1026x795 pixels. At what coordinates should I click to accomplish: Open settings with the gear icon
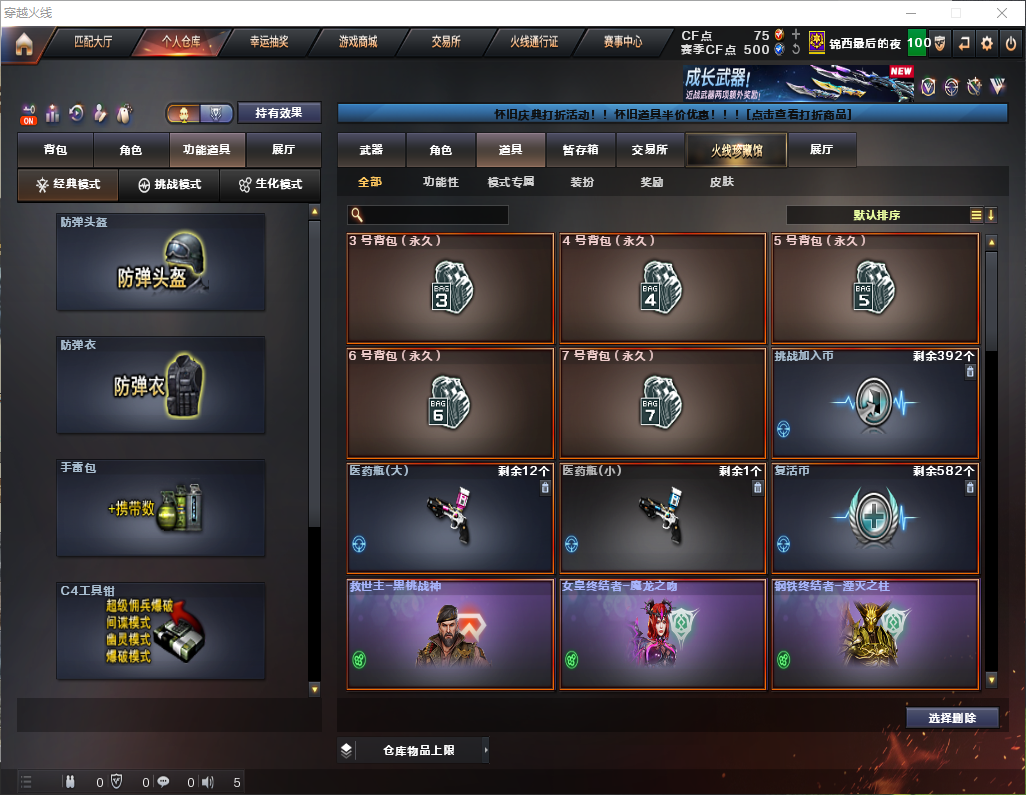(x=987, y=43)
